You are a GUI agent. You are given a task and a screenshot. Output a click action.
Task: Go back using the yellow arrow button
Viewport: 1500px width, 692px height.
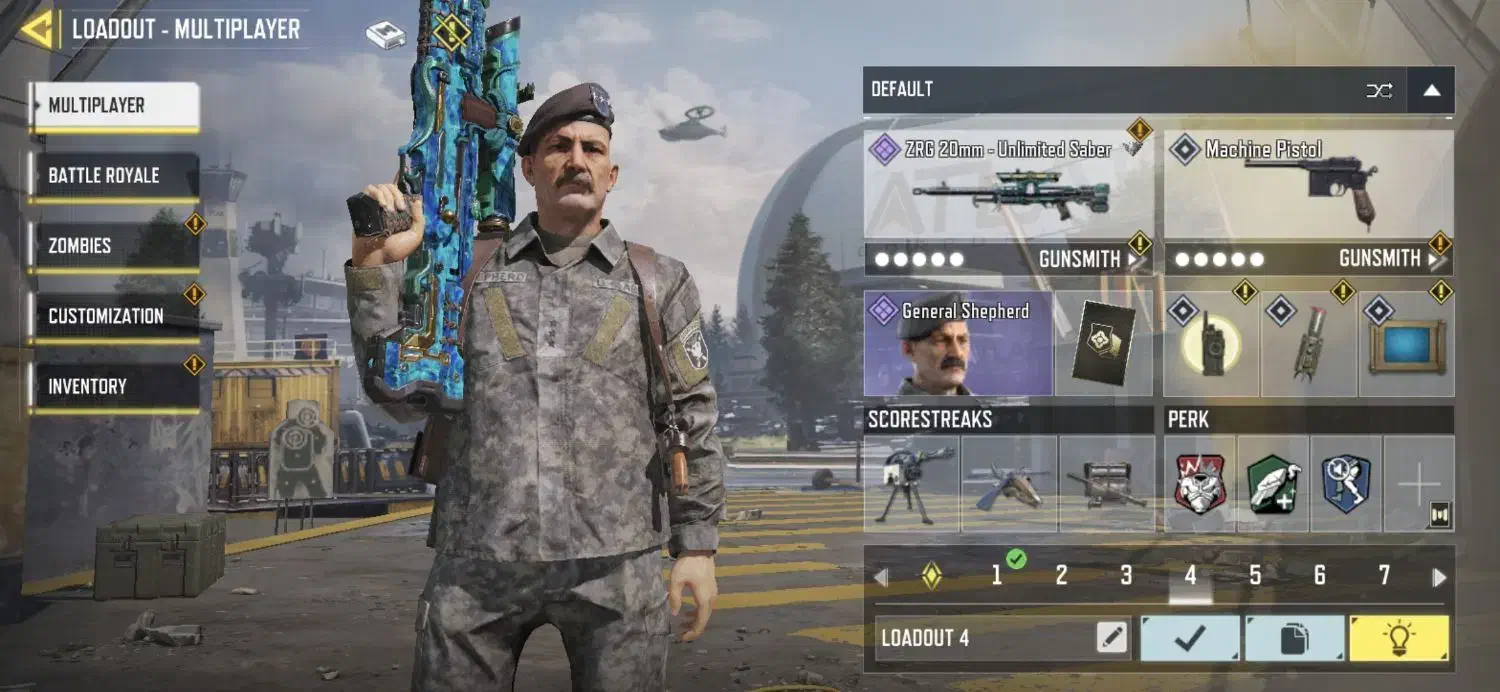pos(36,29)
